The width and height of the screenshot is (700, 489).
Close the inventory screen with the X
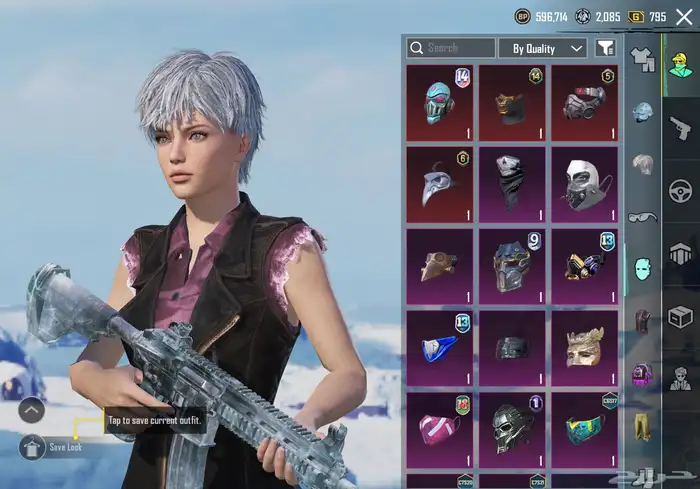coord(684,16)
